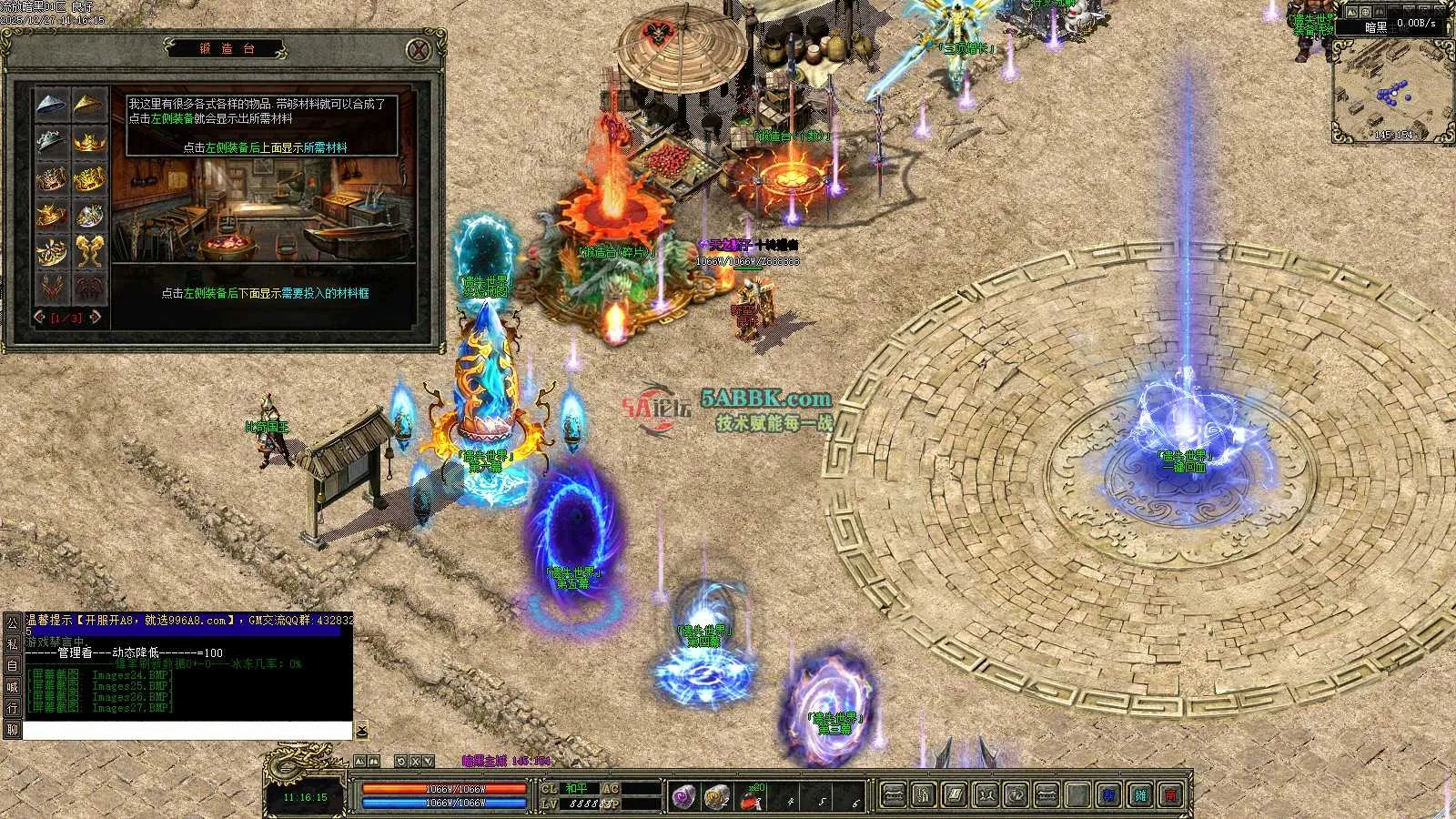Viewport: 1456px width, 819px height.
Task: Select the silver conical hat item
Action: (x=52, y=105)
